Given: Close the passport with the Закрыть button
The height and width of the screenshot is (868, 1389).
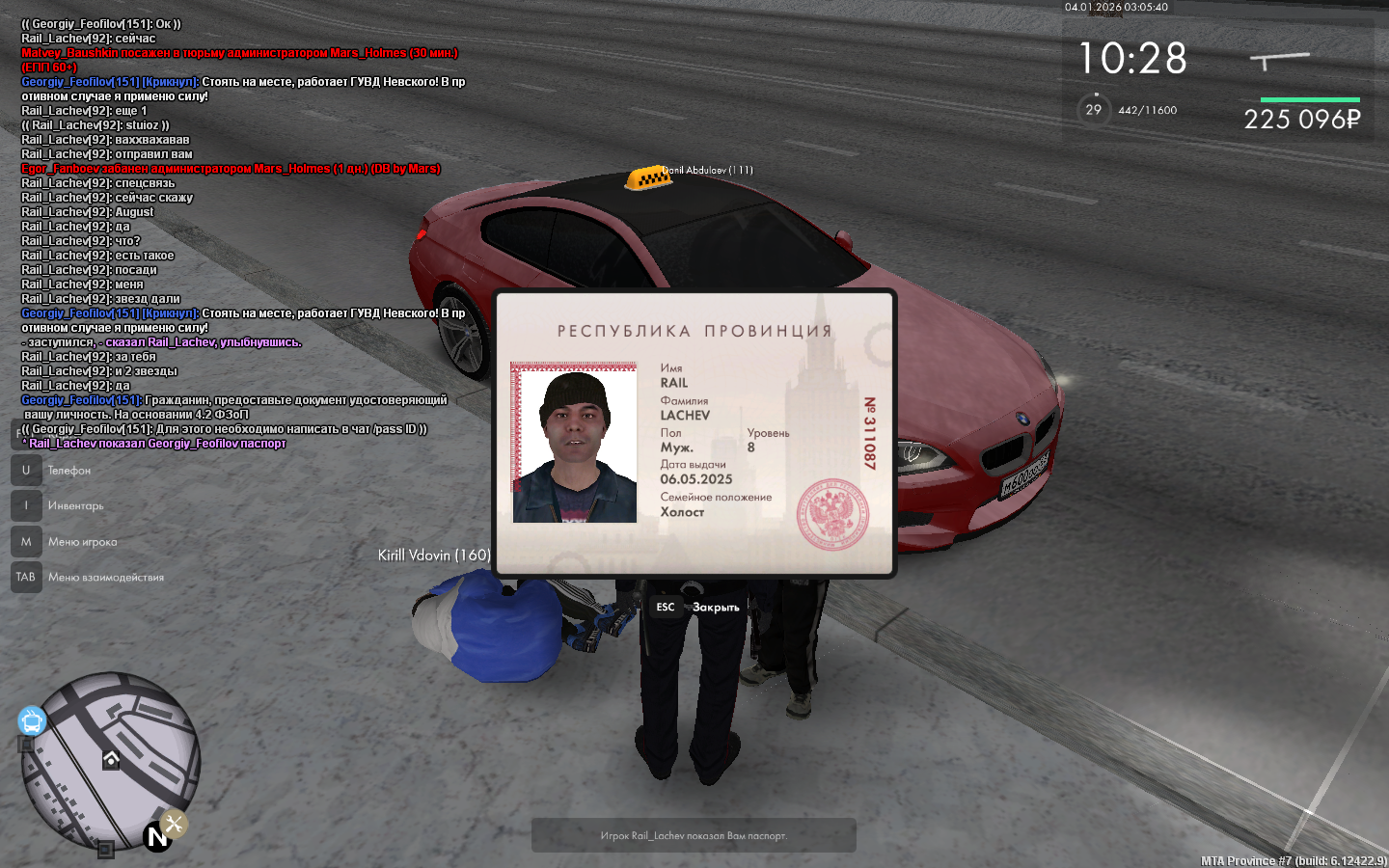Looking at the screenshot, I should [715, 607].
